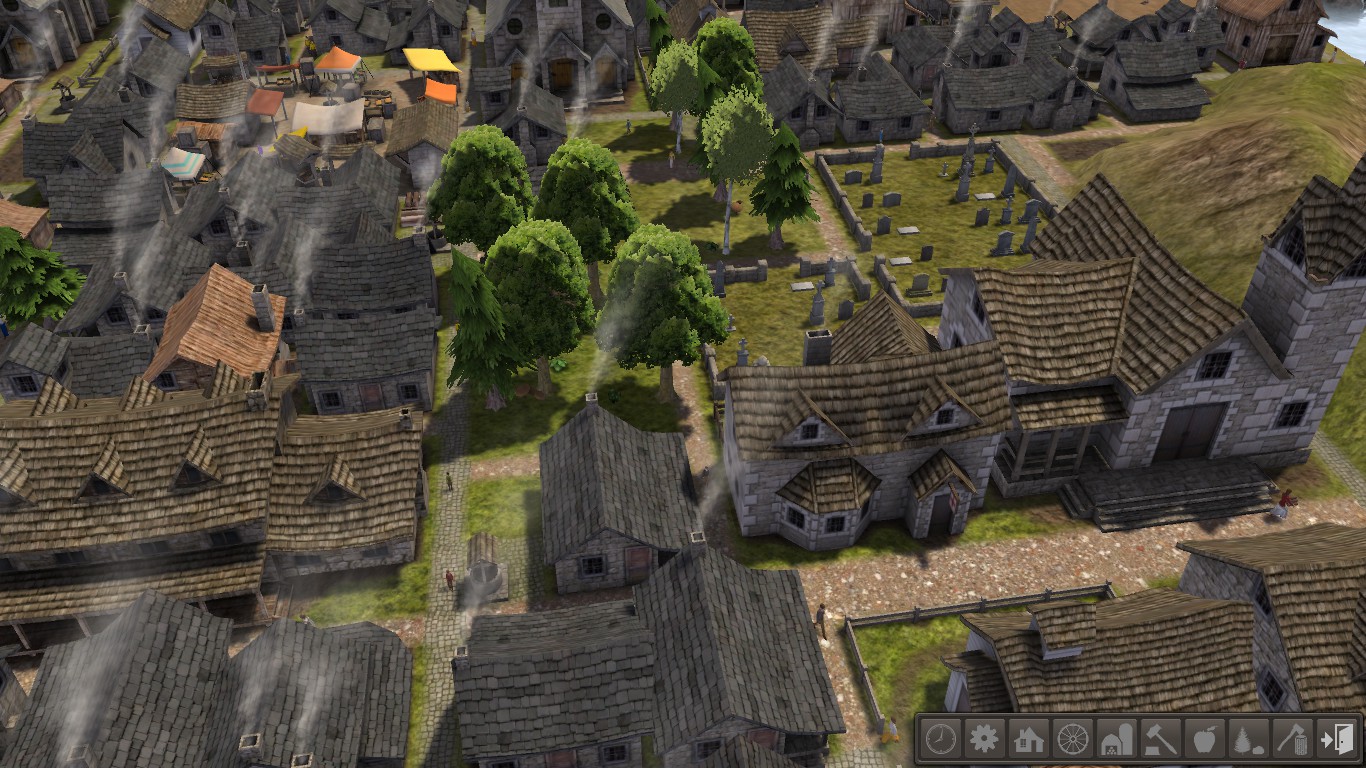Screen dimensions: 1366x768
Task: Open the time controls clock icon
Action: [x=941, y=740]
